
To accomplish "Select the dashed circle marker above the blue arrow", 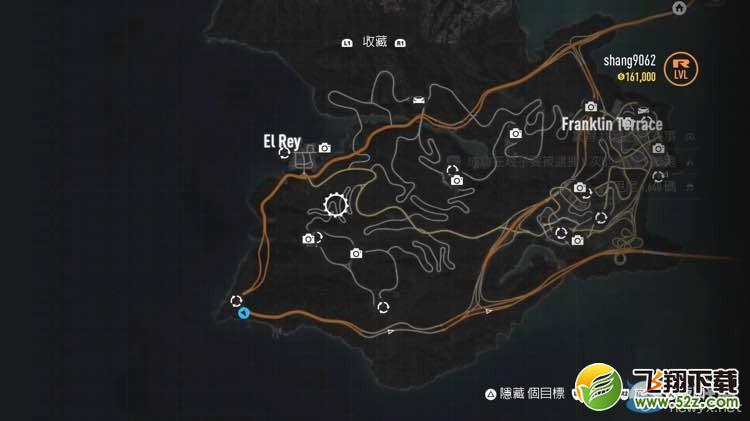I will pyautogui.click(x=236, y=299).
